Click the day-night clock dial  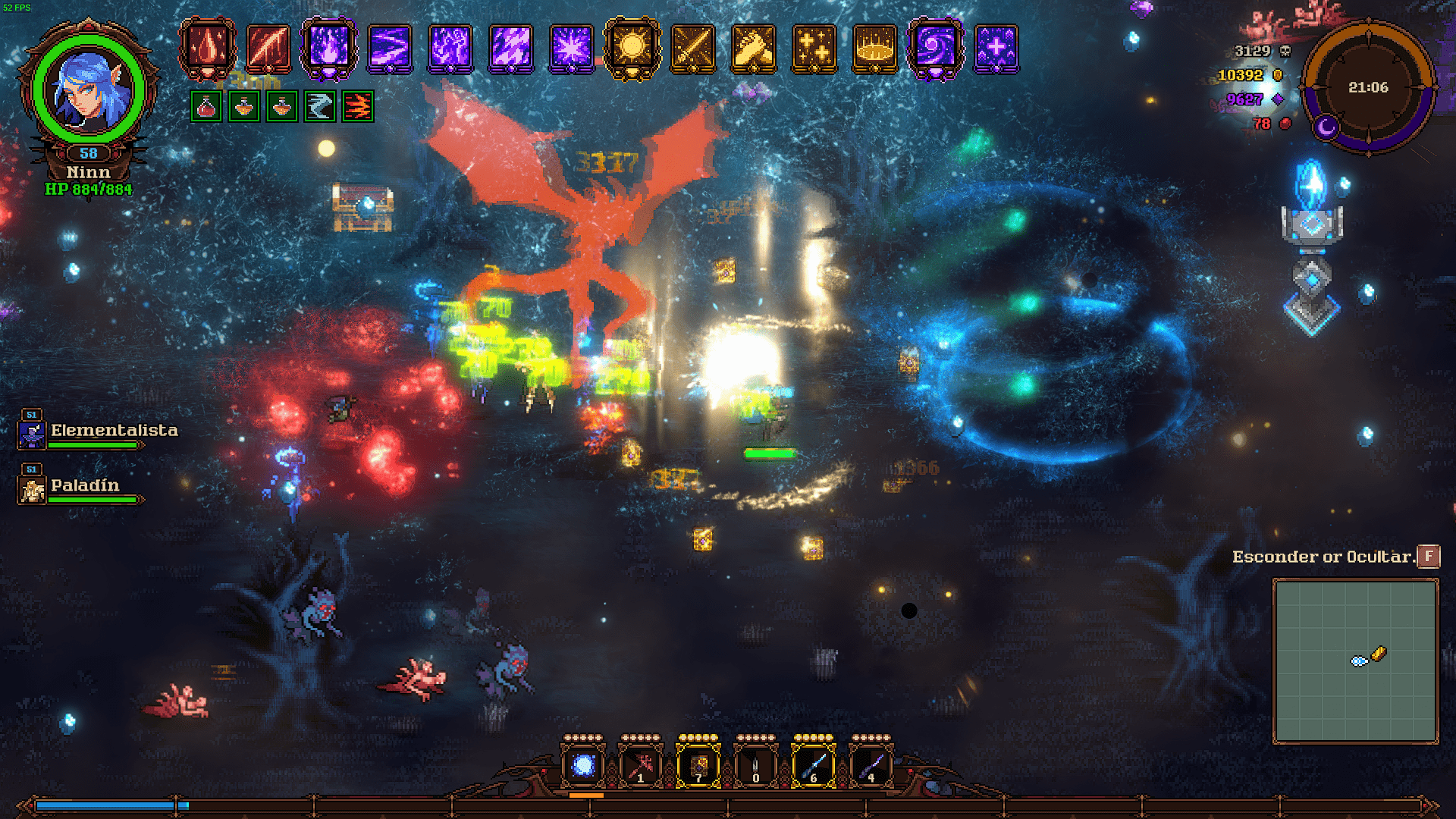point(1368,87)
